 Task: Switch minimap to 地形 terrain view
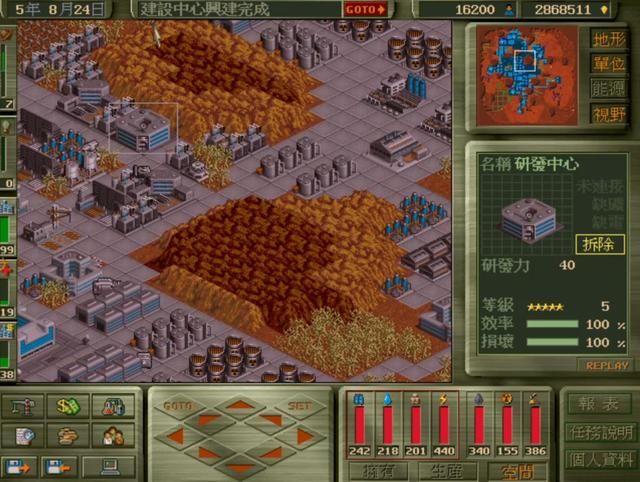tap(609, 40)
